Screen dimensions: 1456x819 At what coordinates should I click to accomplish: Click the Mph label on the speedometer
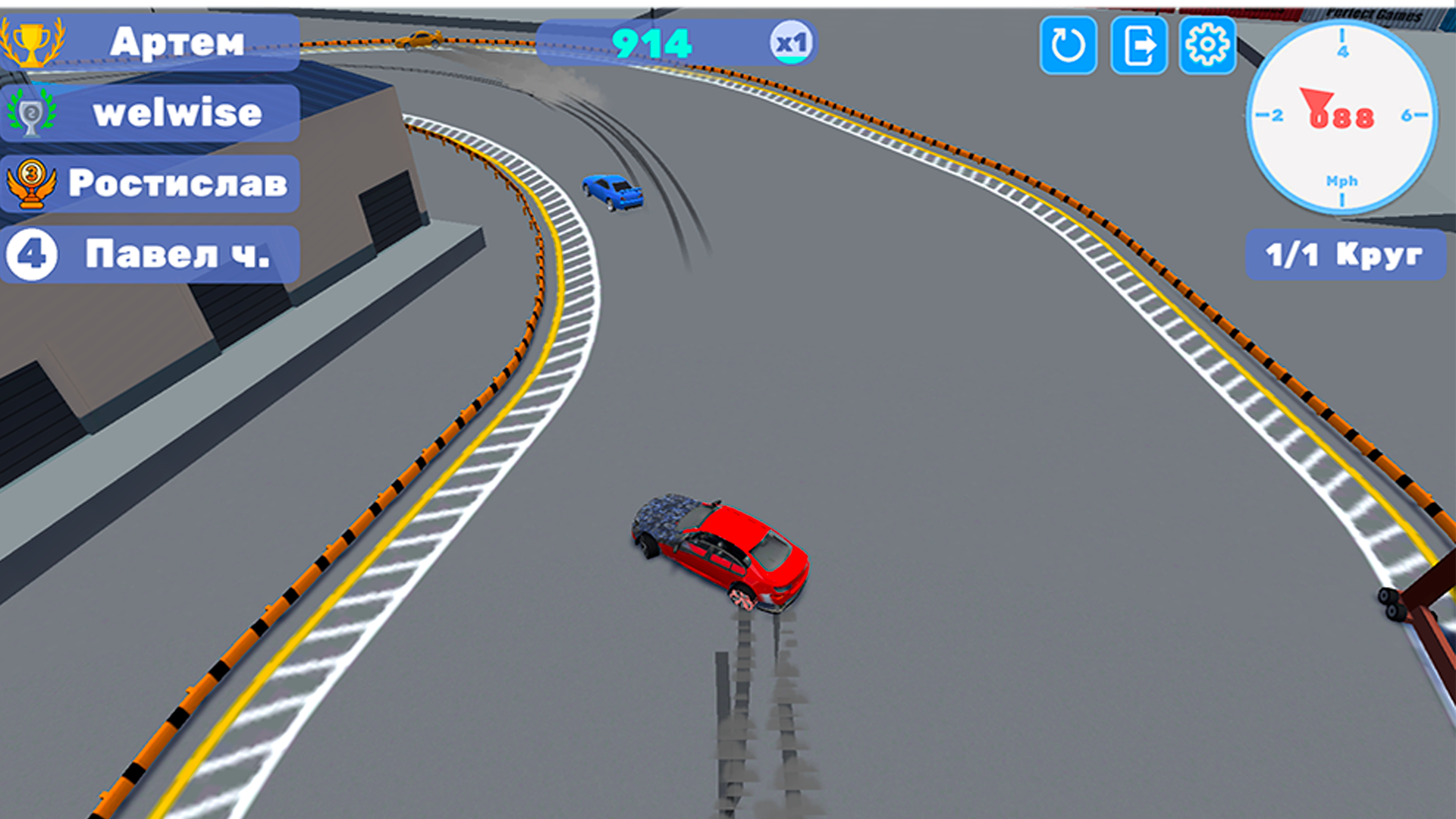click(1341, 181)
